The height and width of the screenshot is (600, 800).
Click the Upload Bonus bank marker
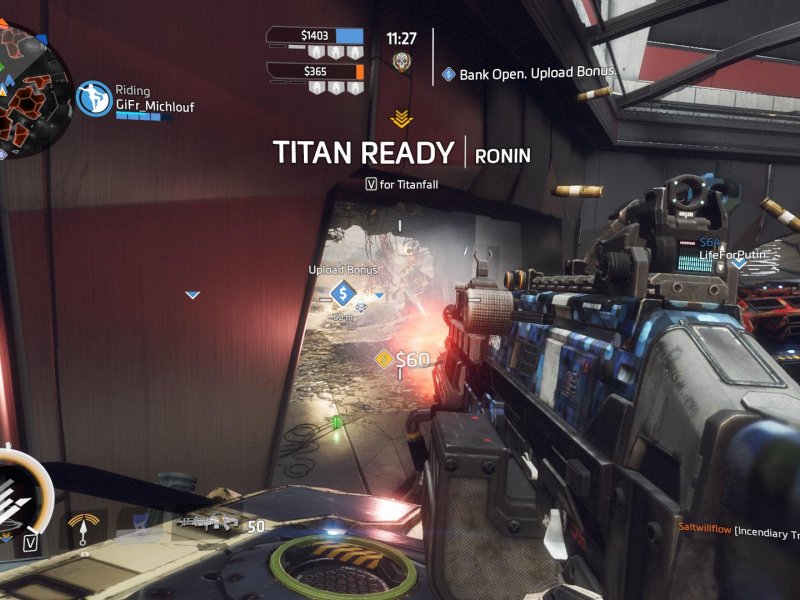pyautogui.click(x=342, y=294)
